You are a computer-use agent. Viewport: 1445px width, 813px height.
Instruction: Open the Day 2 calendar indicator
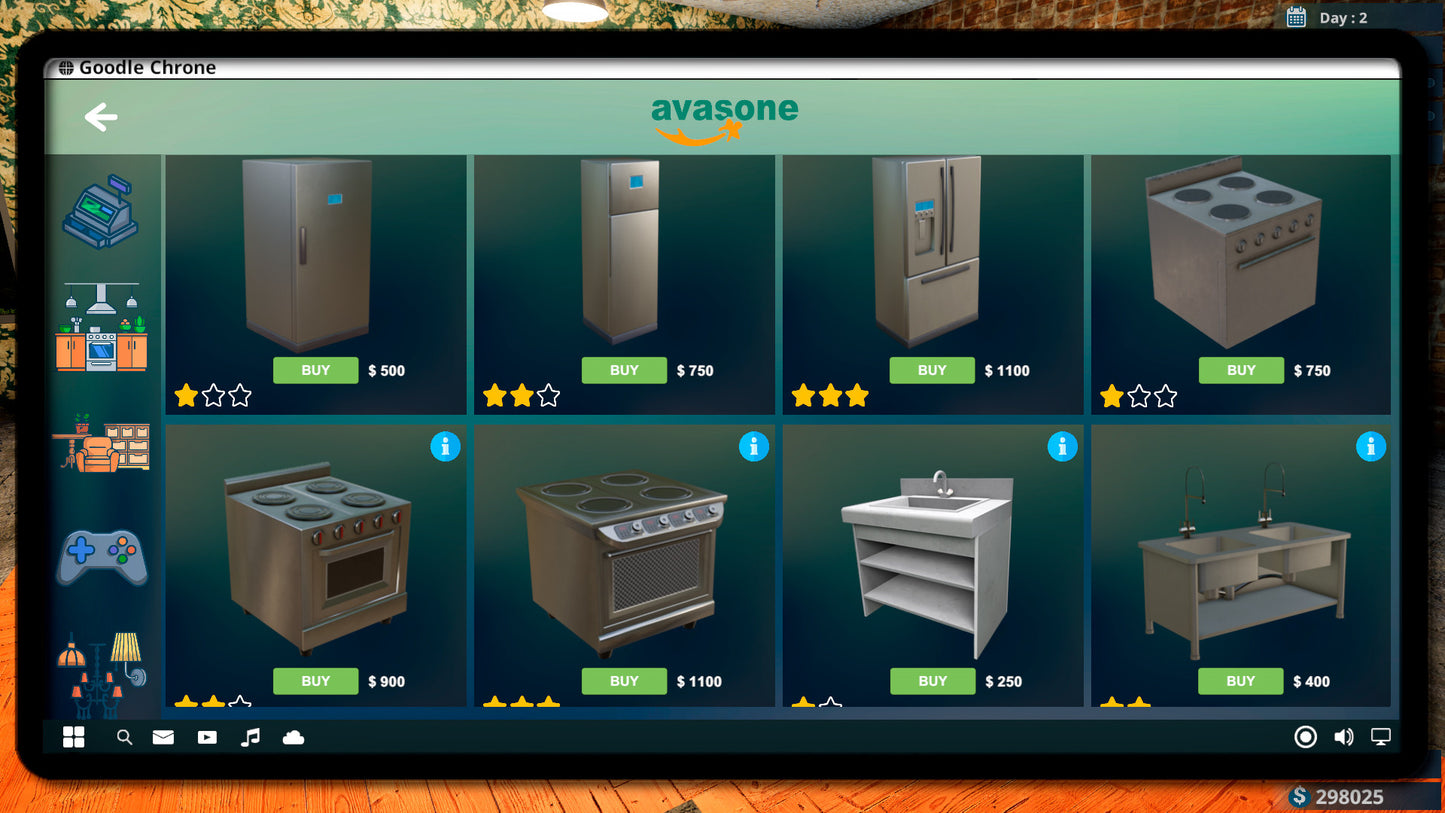pyautogui.click(x=1296, y=17)
